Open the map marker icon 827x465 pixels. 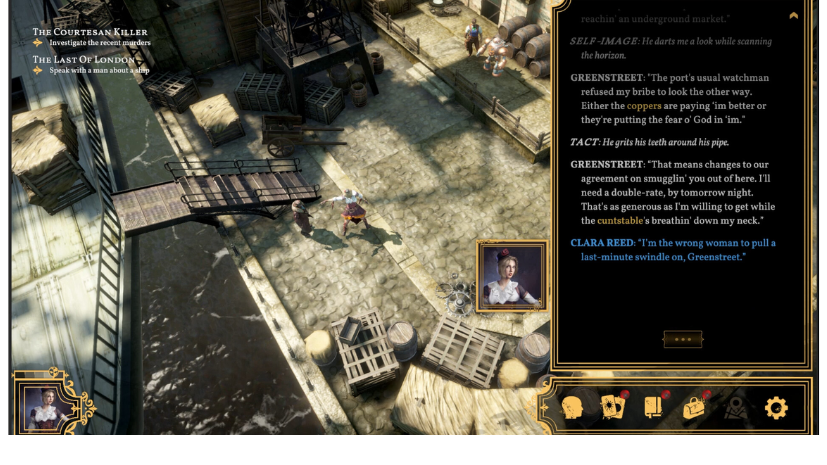click(x=736, y=408)
